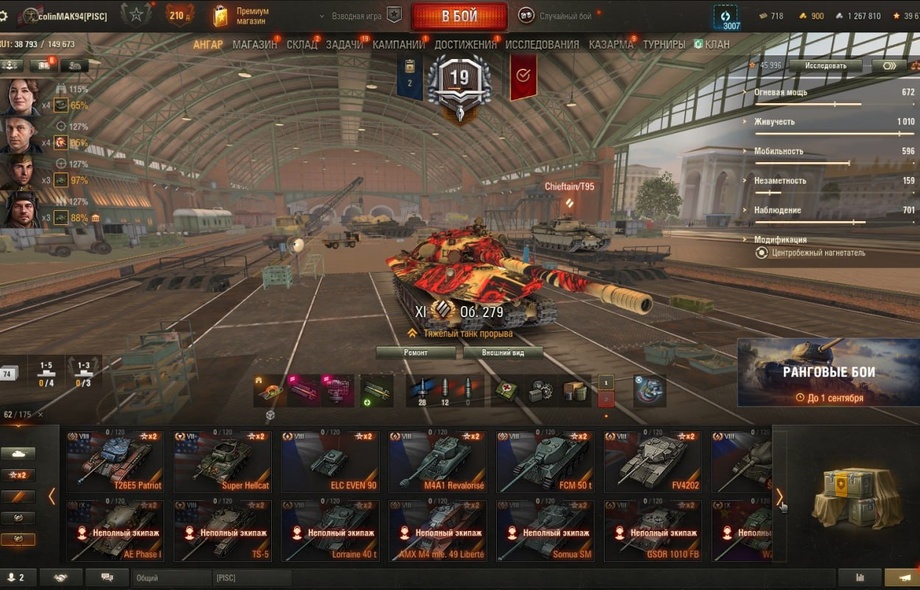Open the РАНГОВЫЕ БОИ ranked battles banner
920x590 pixels.
click(828, 372)
